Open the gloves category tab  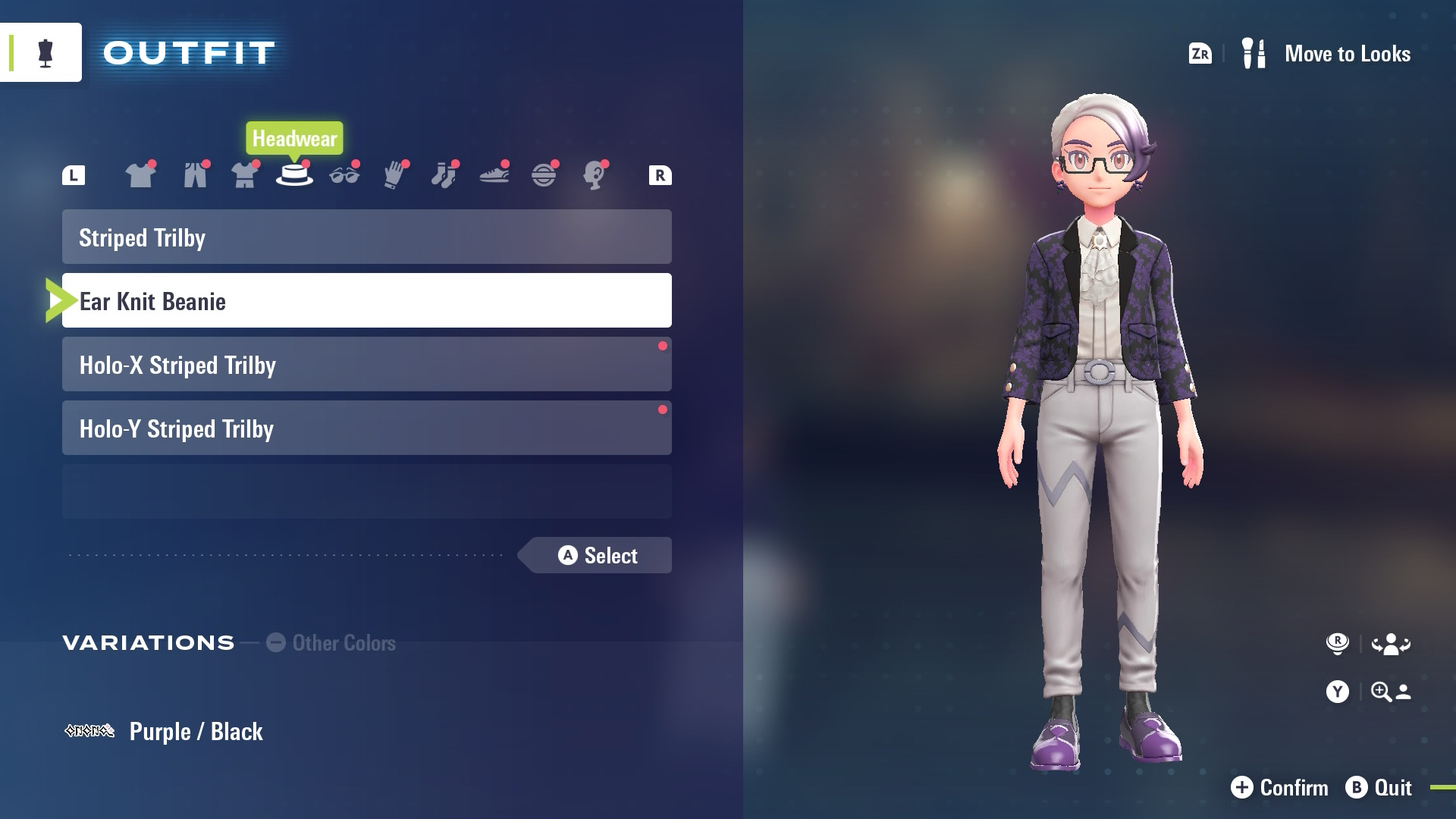394,175
